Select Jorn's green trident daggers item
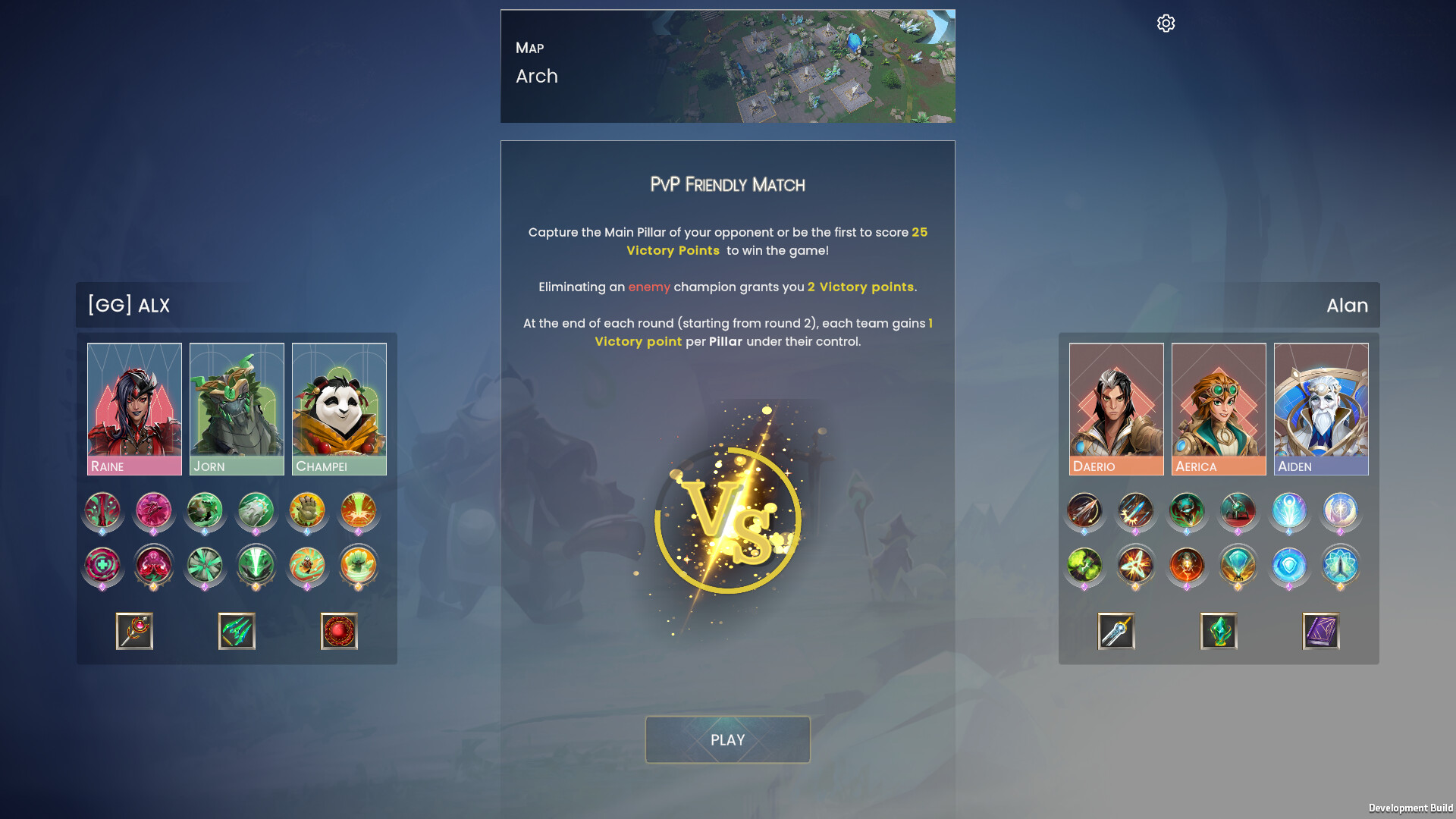 pyautogui.click(x=236, y=630)
